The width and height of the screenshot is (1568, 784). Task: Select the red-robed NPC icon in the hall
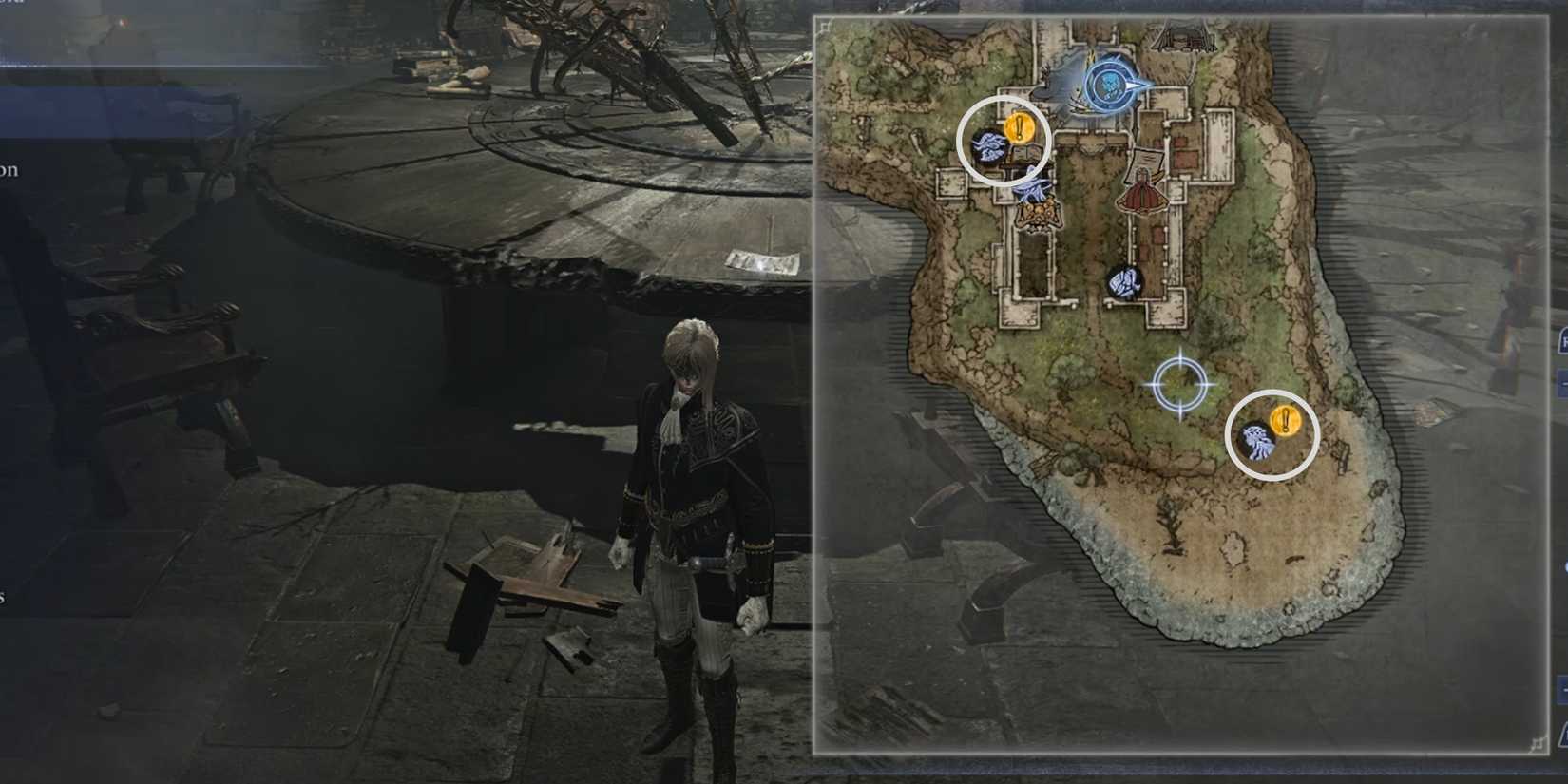[x=1140, y=195]
